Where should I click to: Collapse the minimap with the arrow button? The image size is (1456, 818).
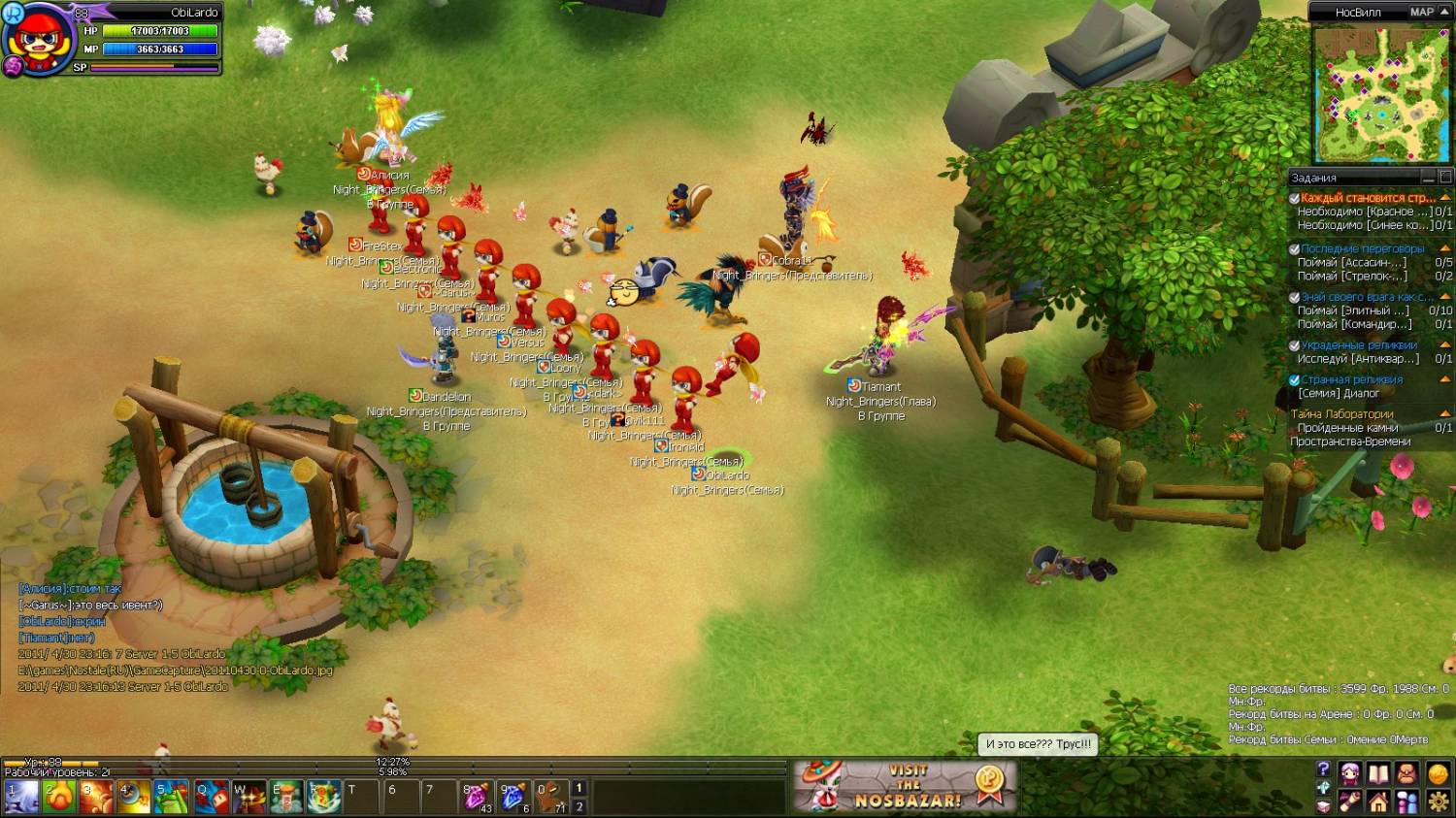tap(1445, 12)
